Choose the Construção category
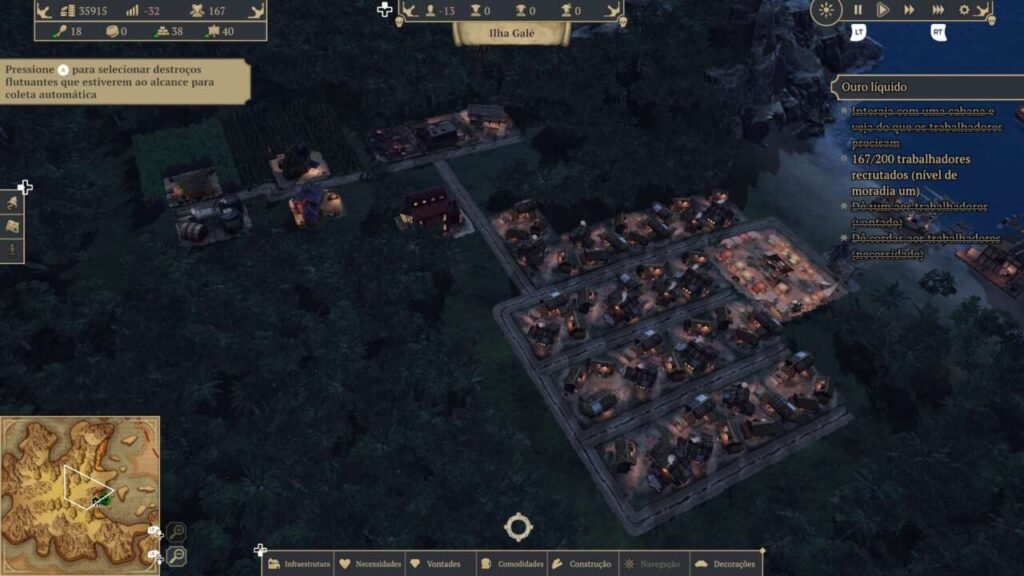The height and width of the screenshot is (576, 1024). [x=582, y=564]
